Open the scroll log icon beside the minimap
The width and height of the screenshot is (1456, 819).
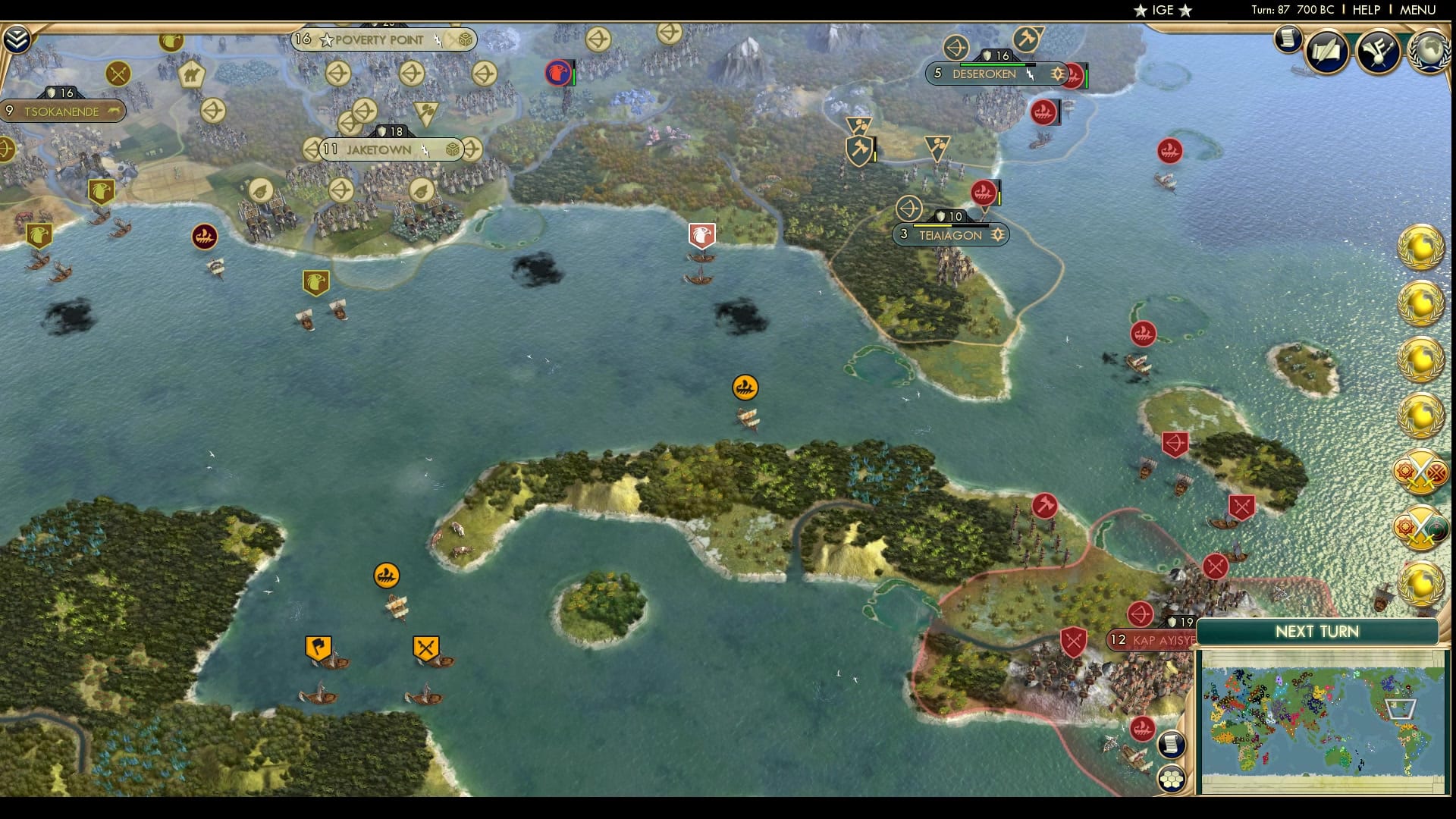[x=1172, y=745]
